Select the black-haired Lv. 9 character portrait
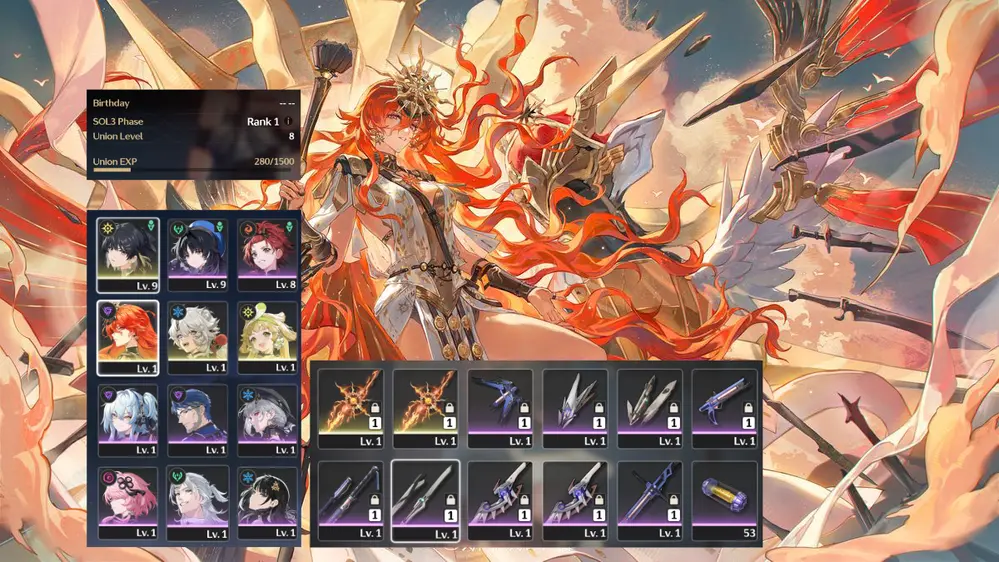Viewport: 999px width, 562px height. point(128,255)
